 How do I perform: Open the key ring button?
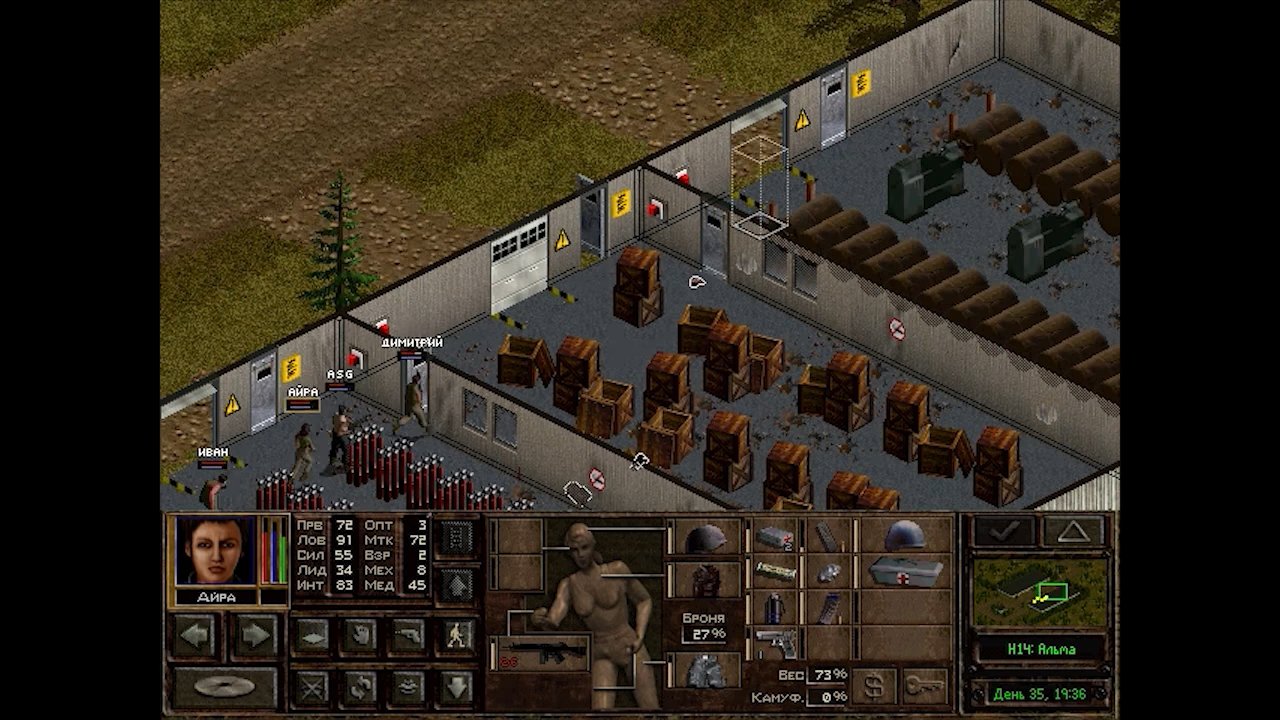[x=925, y=686]
